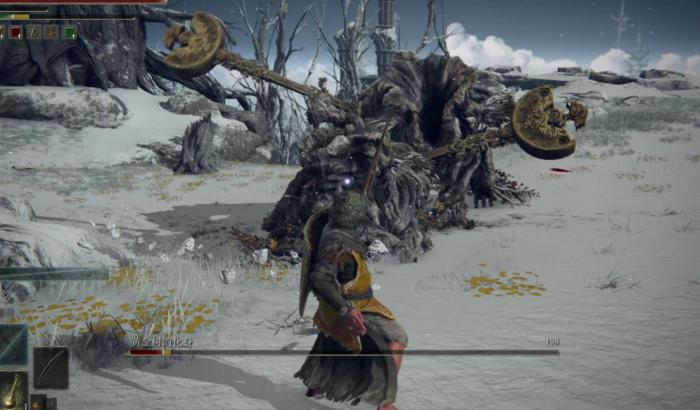The height and width of the screenshot is (410, 700).
Task: Click the red status buff icon
Action: coord(16,32)
